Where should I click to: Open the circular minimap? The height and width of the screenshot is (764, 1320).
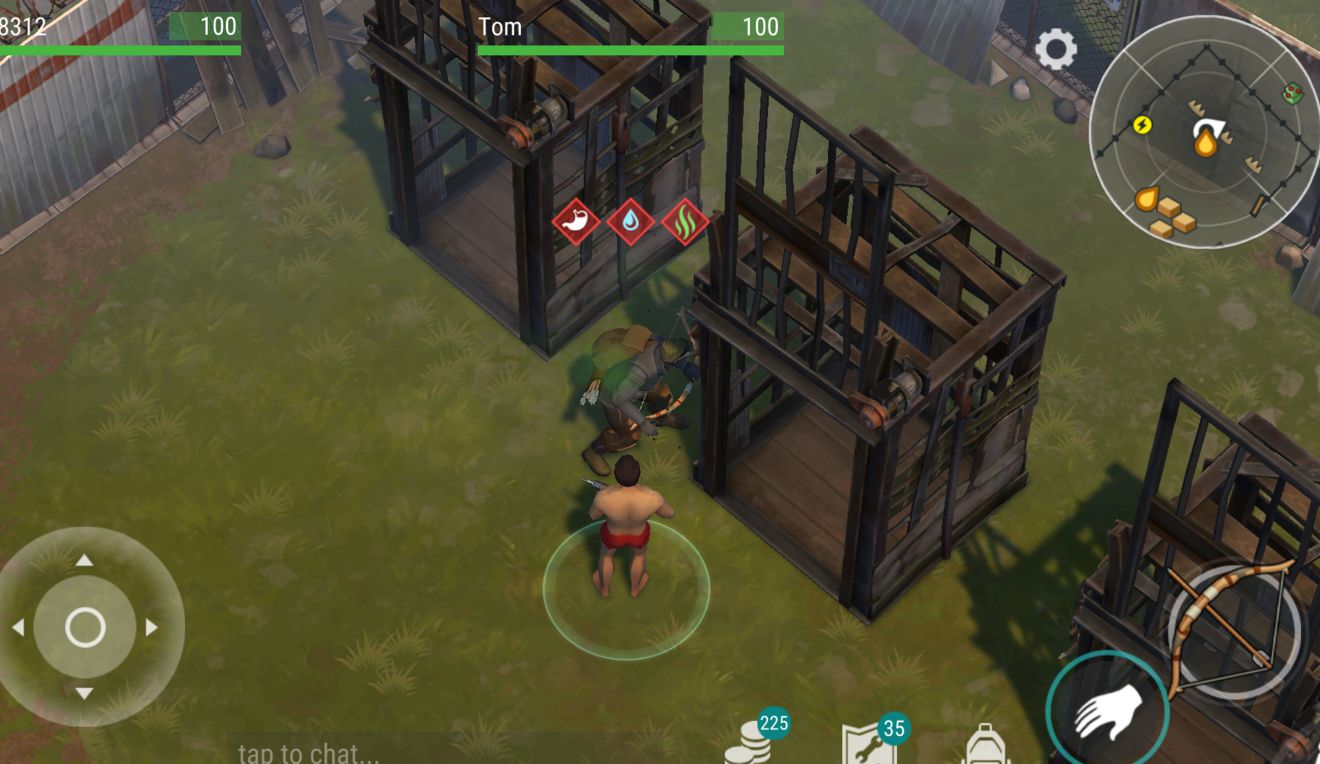[x=1203, y=131]
